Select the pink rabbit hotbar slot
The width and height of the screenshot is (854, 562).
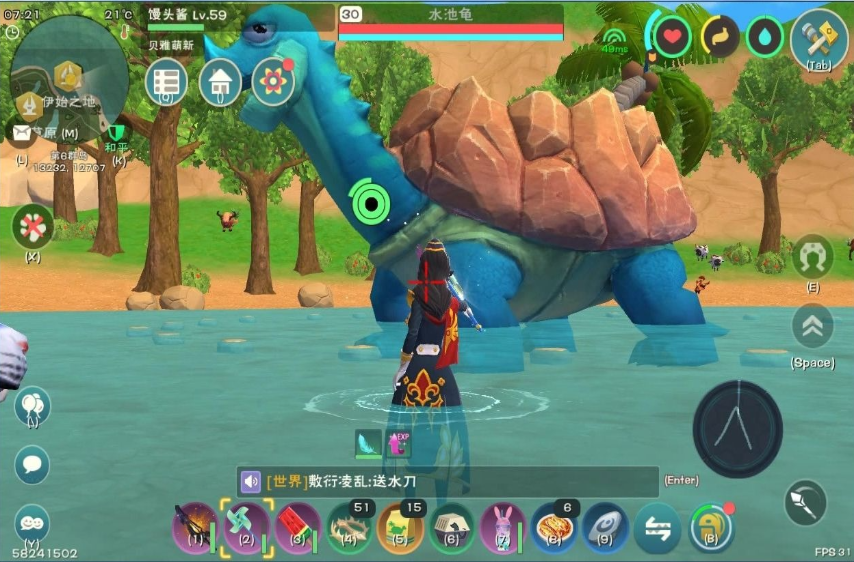click(x=502, y=527)
